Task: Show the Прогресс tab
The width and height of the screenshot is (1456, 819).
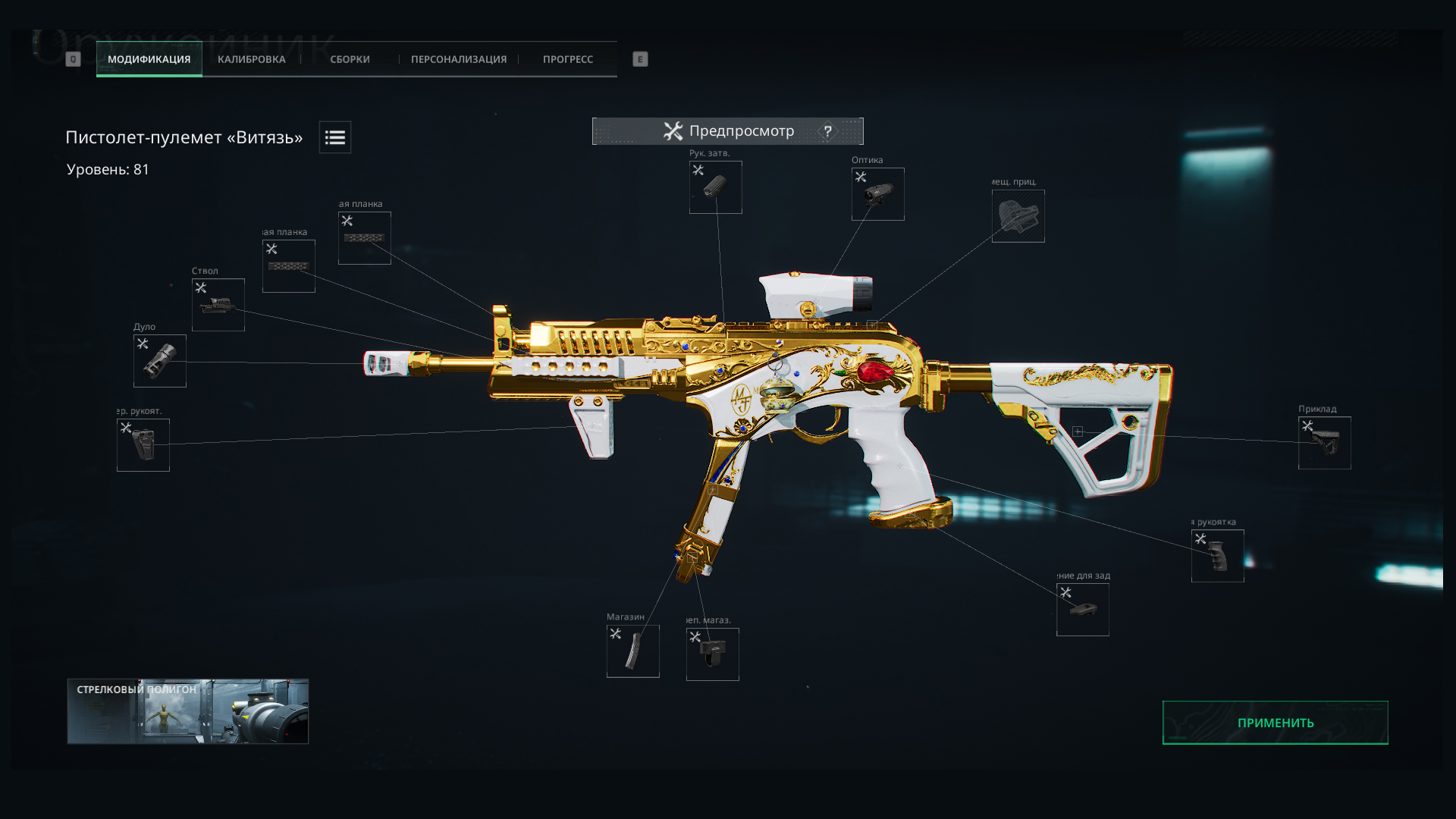Action: [x=567, y=59]
